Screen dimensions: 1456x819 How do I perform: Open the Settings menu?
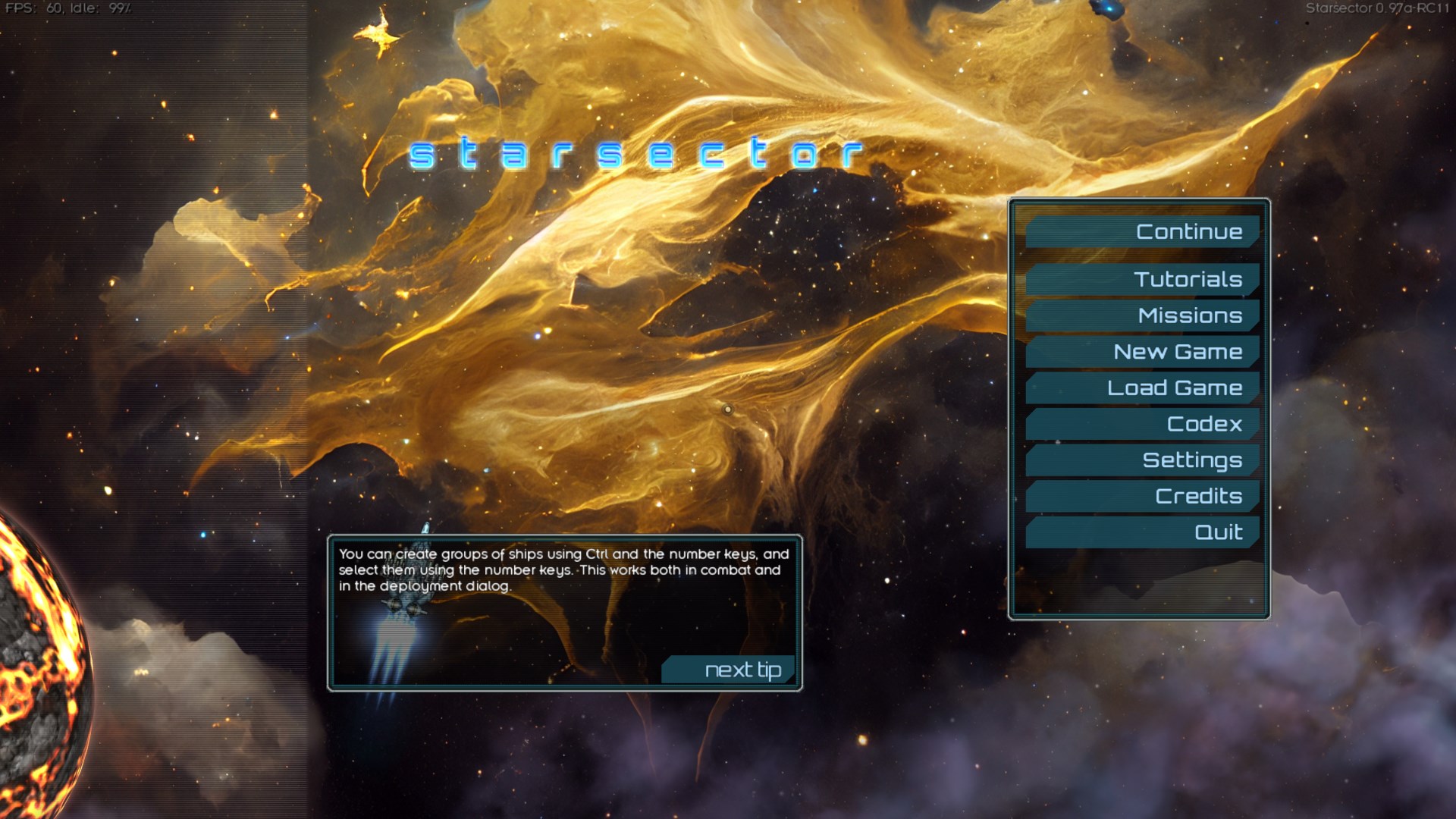[1143, 460]
